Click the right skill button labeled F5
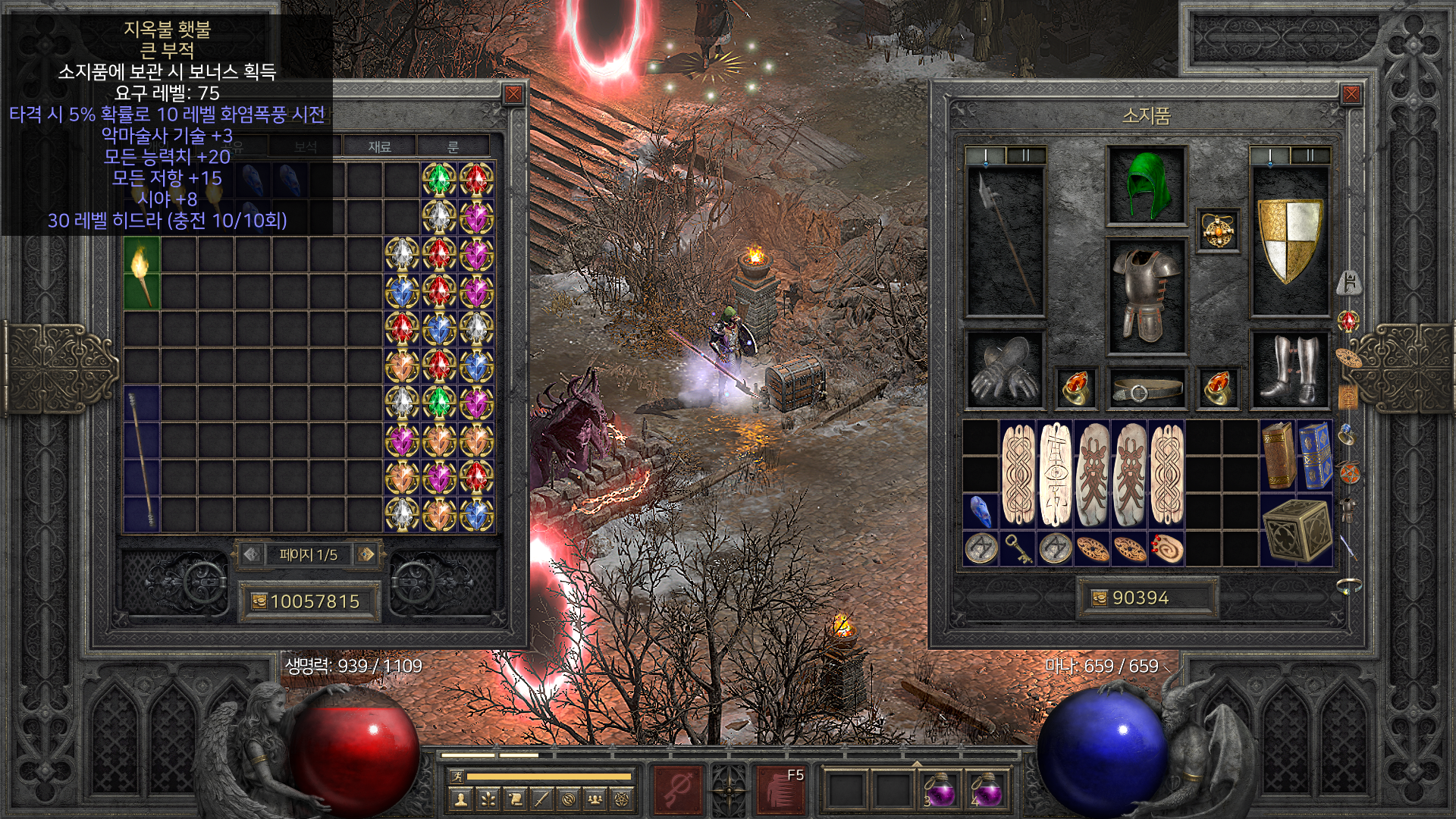 (781, 790)
